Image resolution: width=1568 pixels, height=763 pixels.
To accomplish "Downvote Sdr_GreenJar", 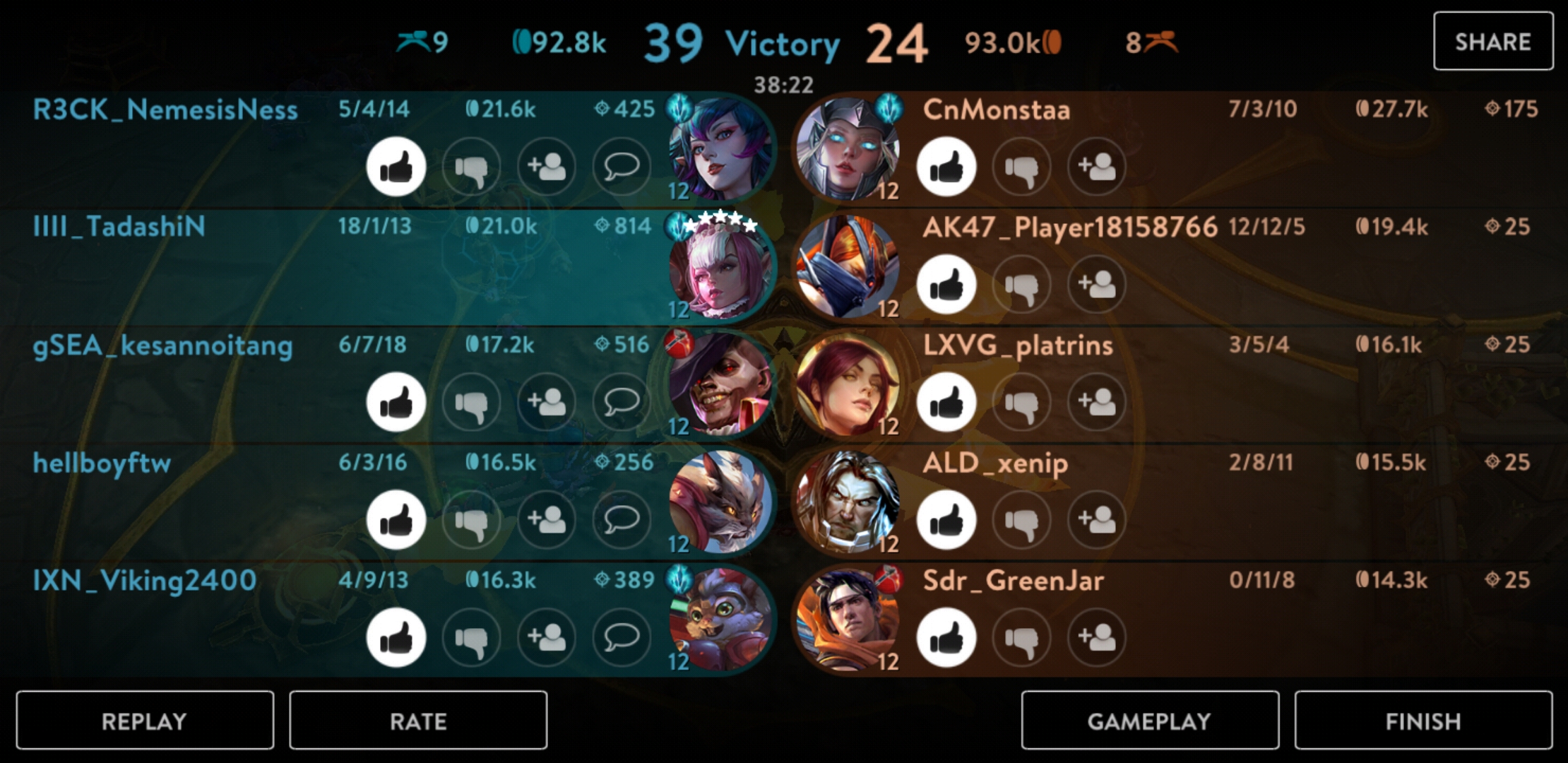I will (1021, 637).
